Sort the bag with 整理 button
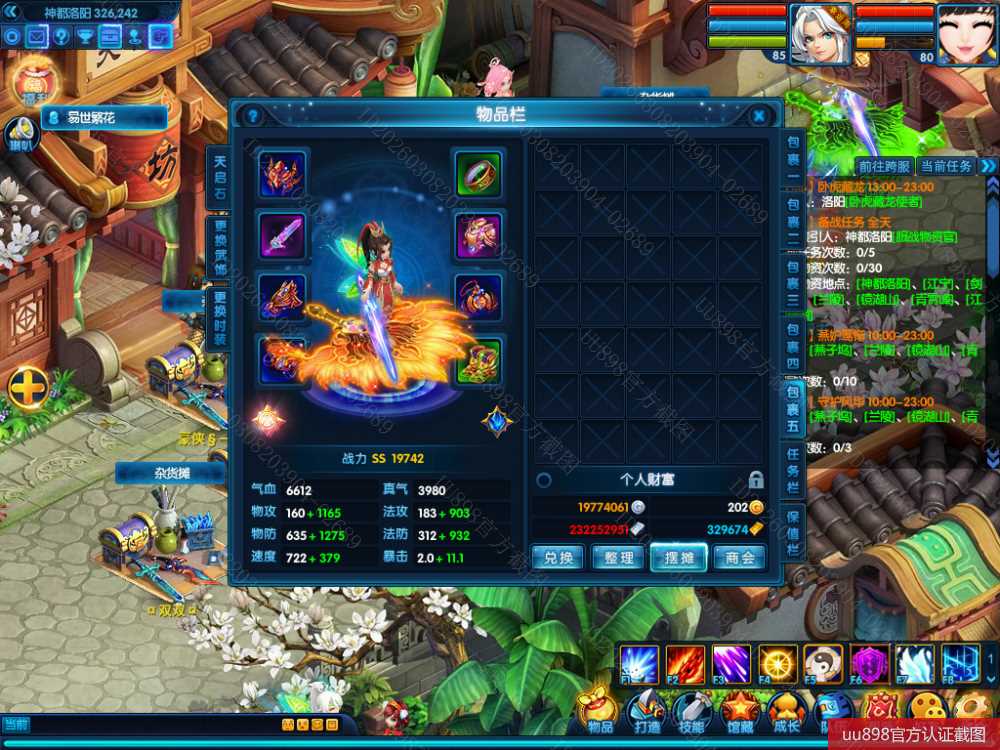Viewport: 1000px width, 750px height. (618, 557)
